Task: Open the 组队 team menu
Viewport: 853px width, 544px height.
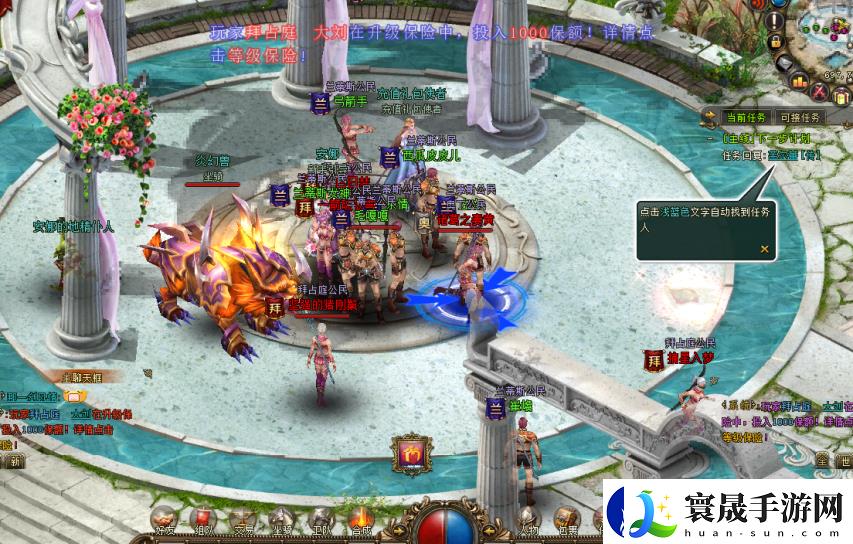Action: [x=203, y=520]
